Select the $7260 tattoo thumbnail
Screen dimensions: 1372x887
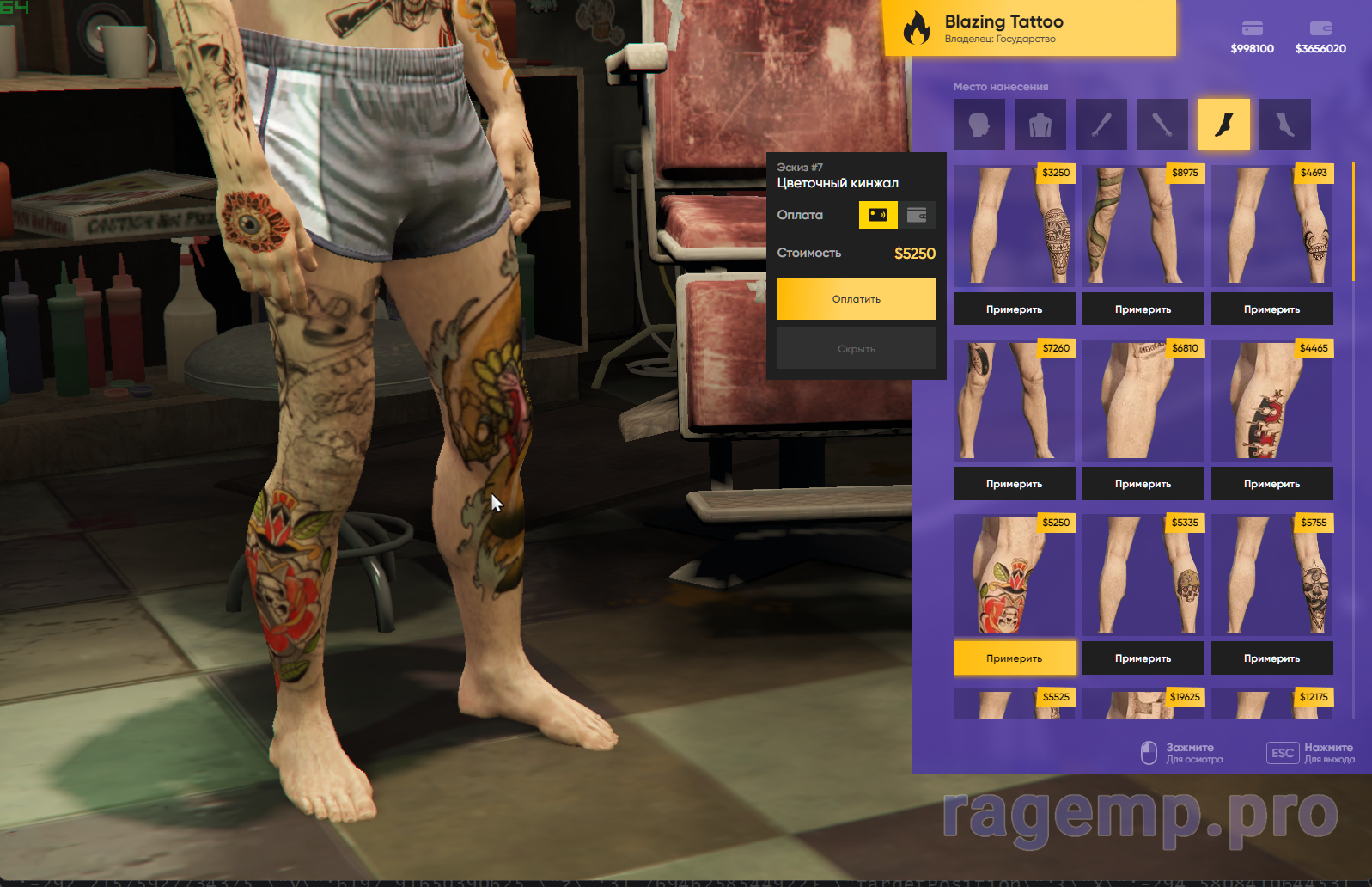(1014, 401)
